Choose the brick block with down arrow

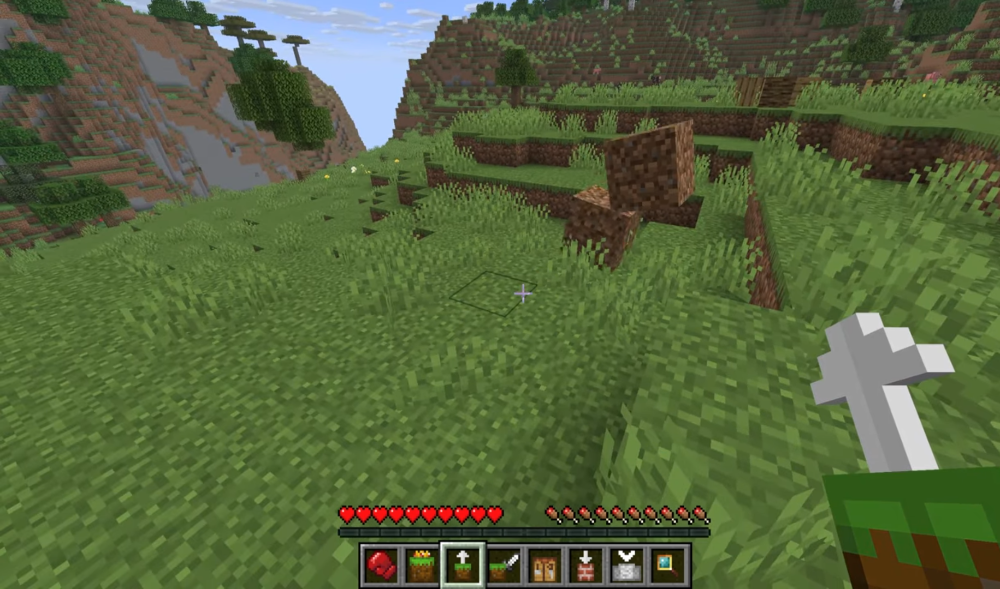pos(585,566)
